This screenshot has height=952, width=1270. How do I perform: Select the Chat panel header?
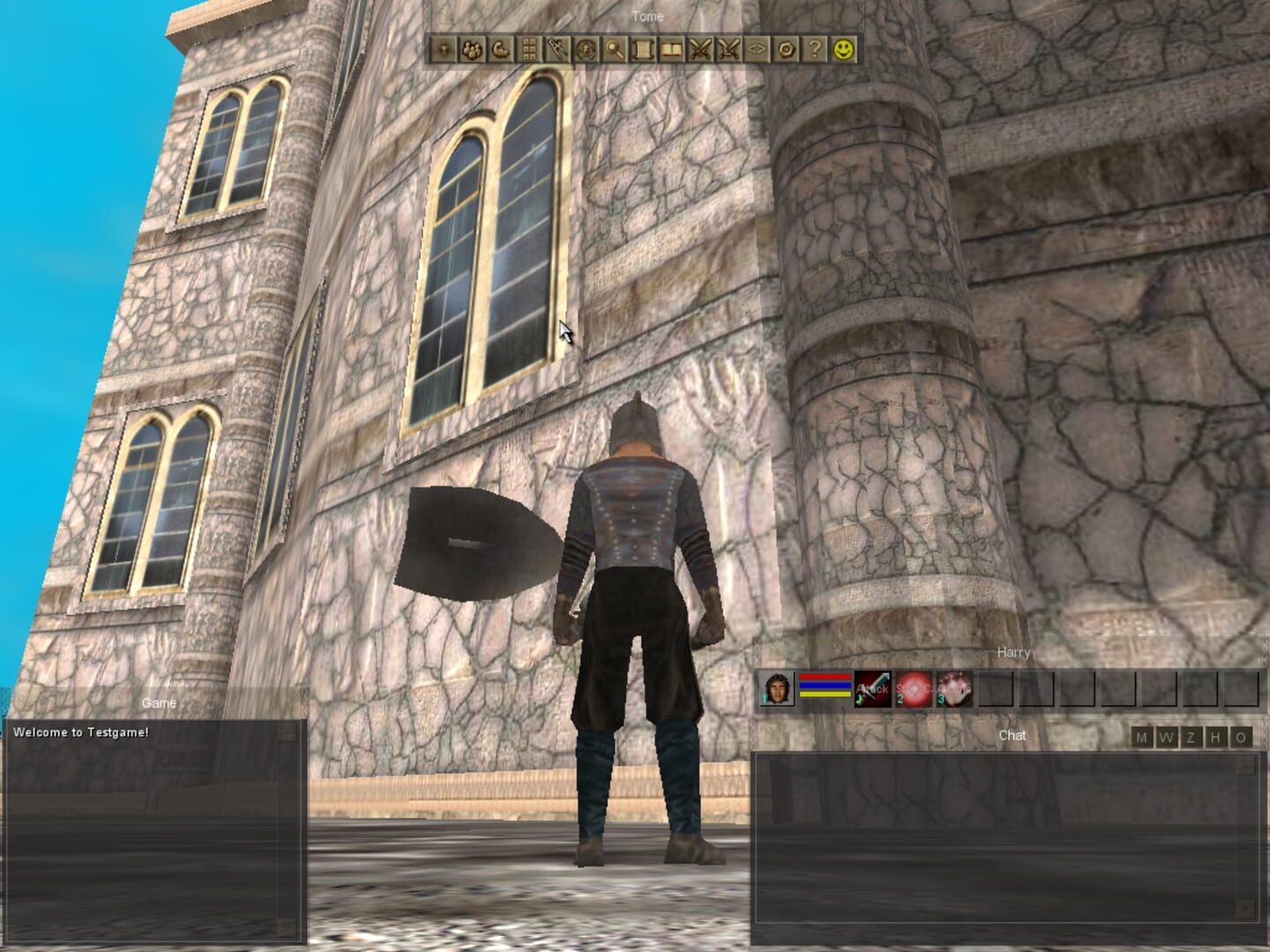coord(1012,733)
